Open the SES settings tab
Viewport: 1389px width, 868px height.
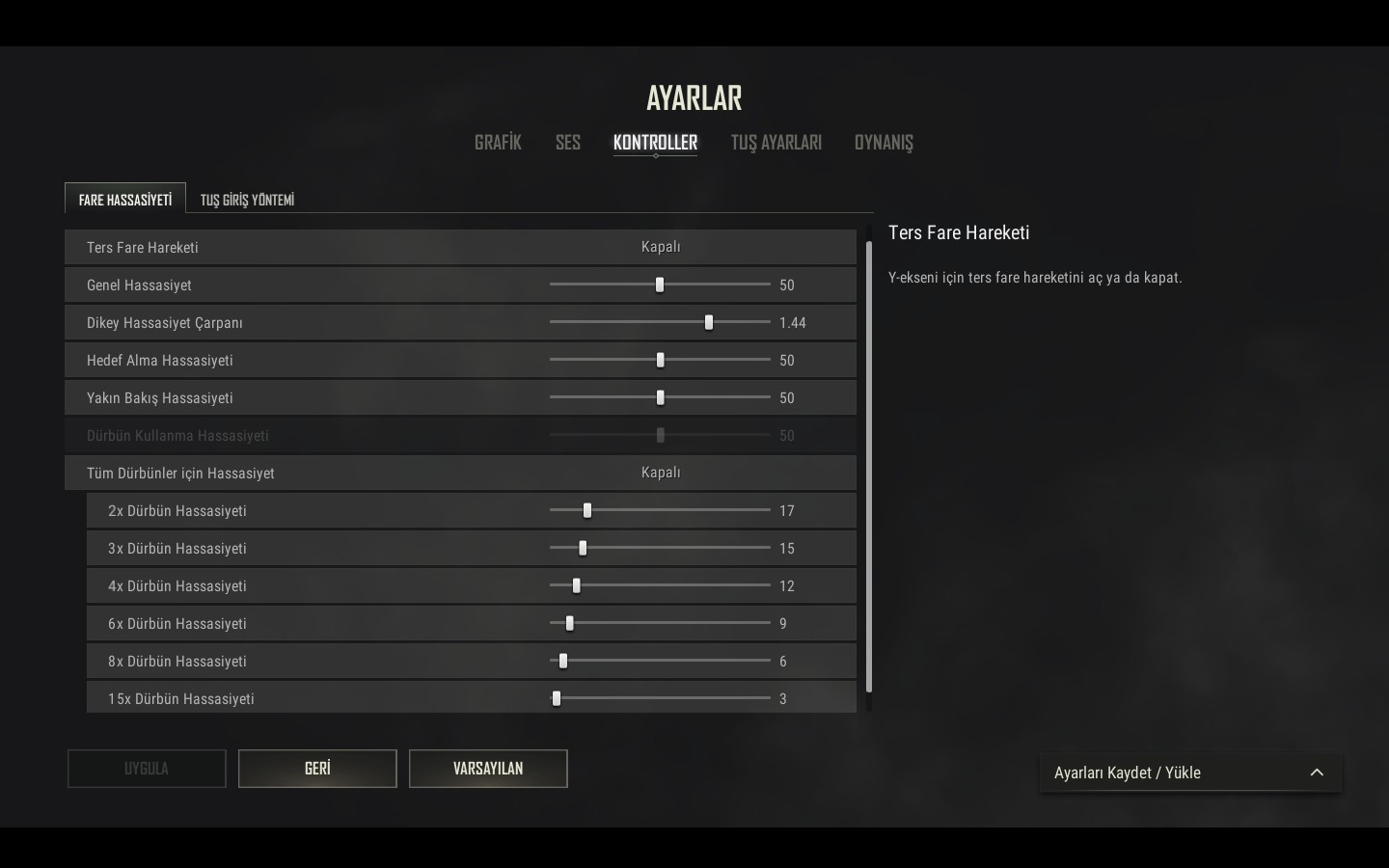click(567, 143)
